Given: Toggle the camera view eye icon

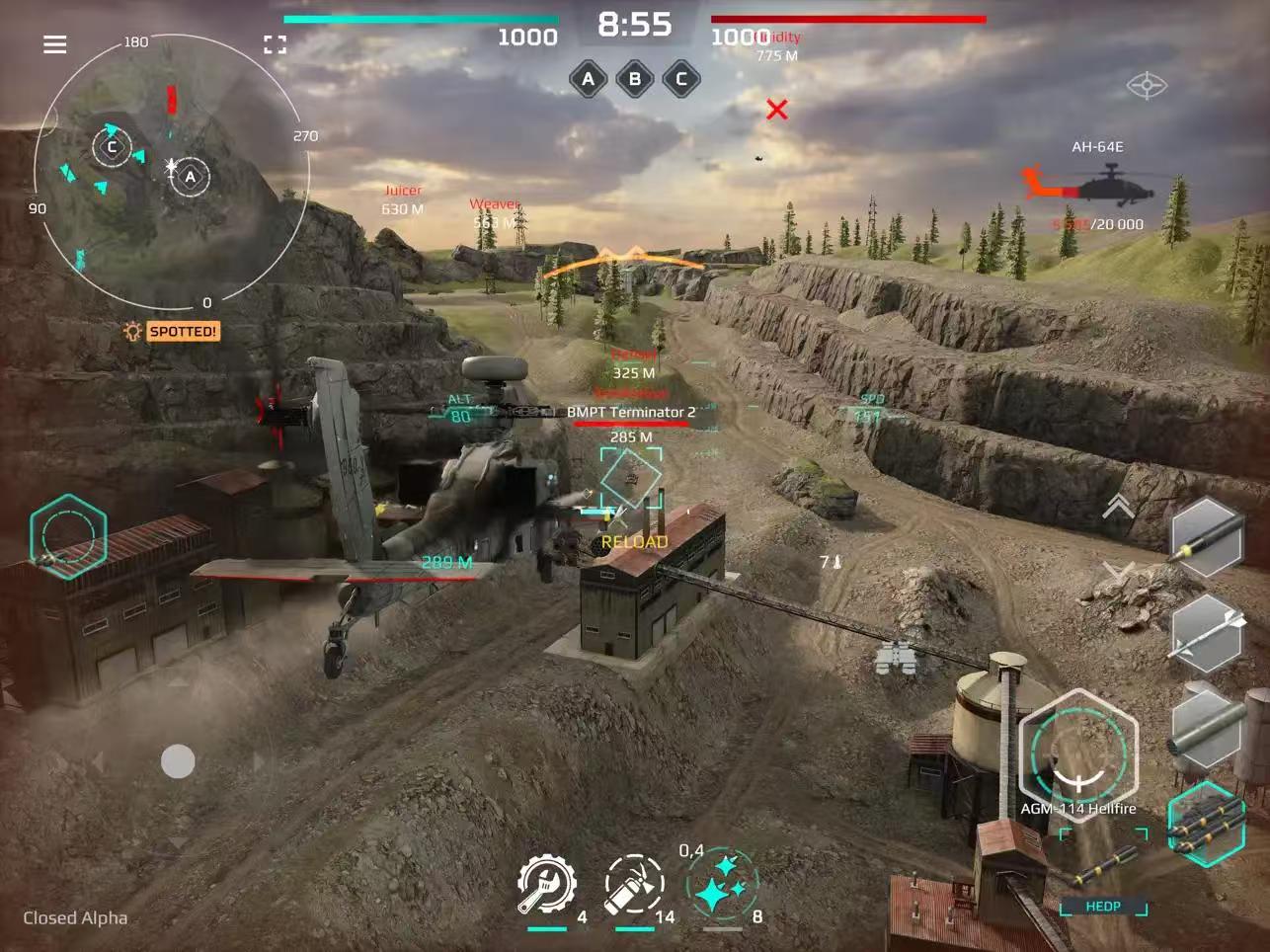Looking at the screenshot, I should pos(1147,86).
